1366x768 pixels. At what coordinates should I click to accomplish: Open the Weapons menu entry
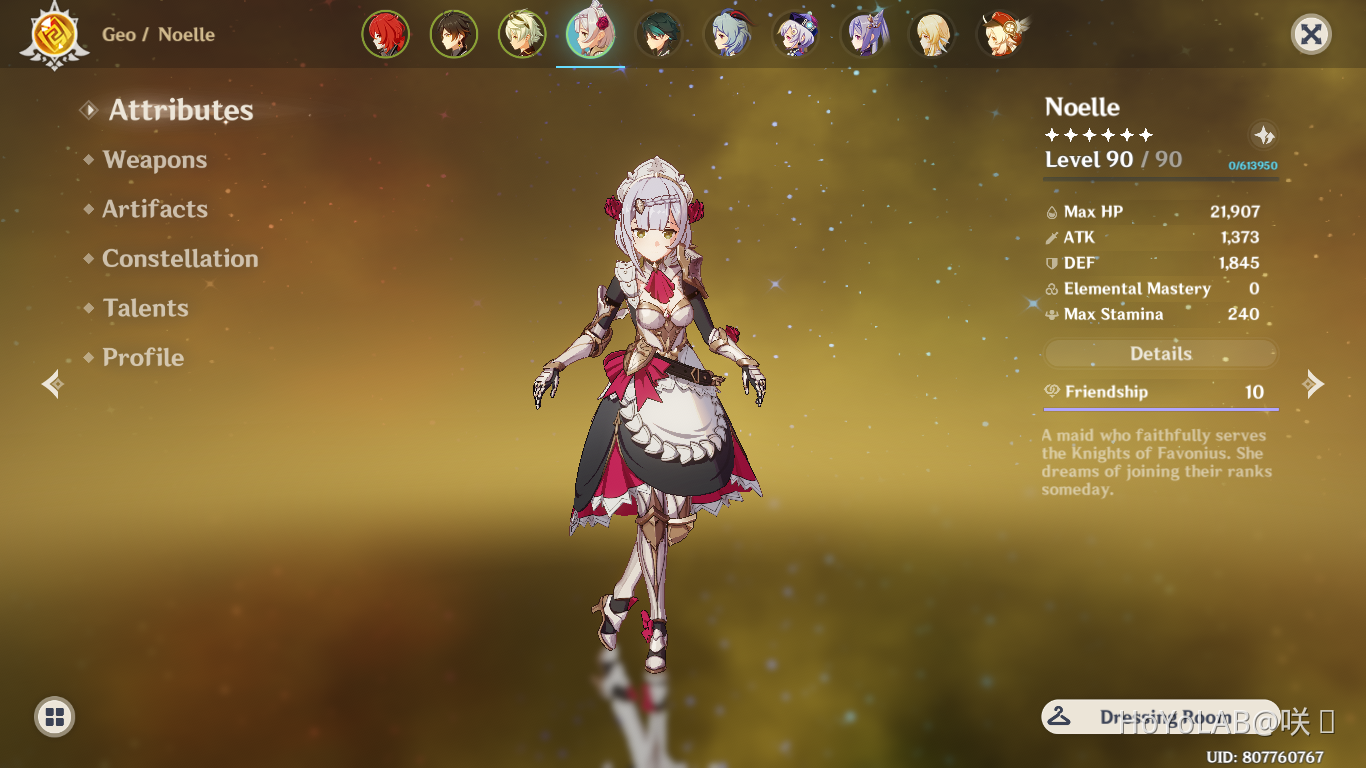click(x=154, y=160)
